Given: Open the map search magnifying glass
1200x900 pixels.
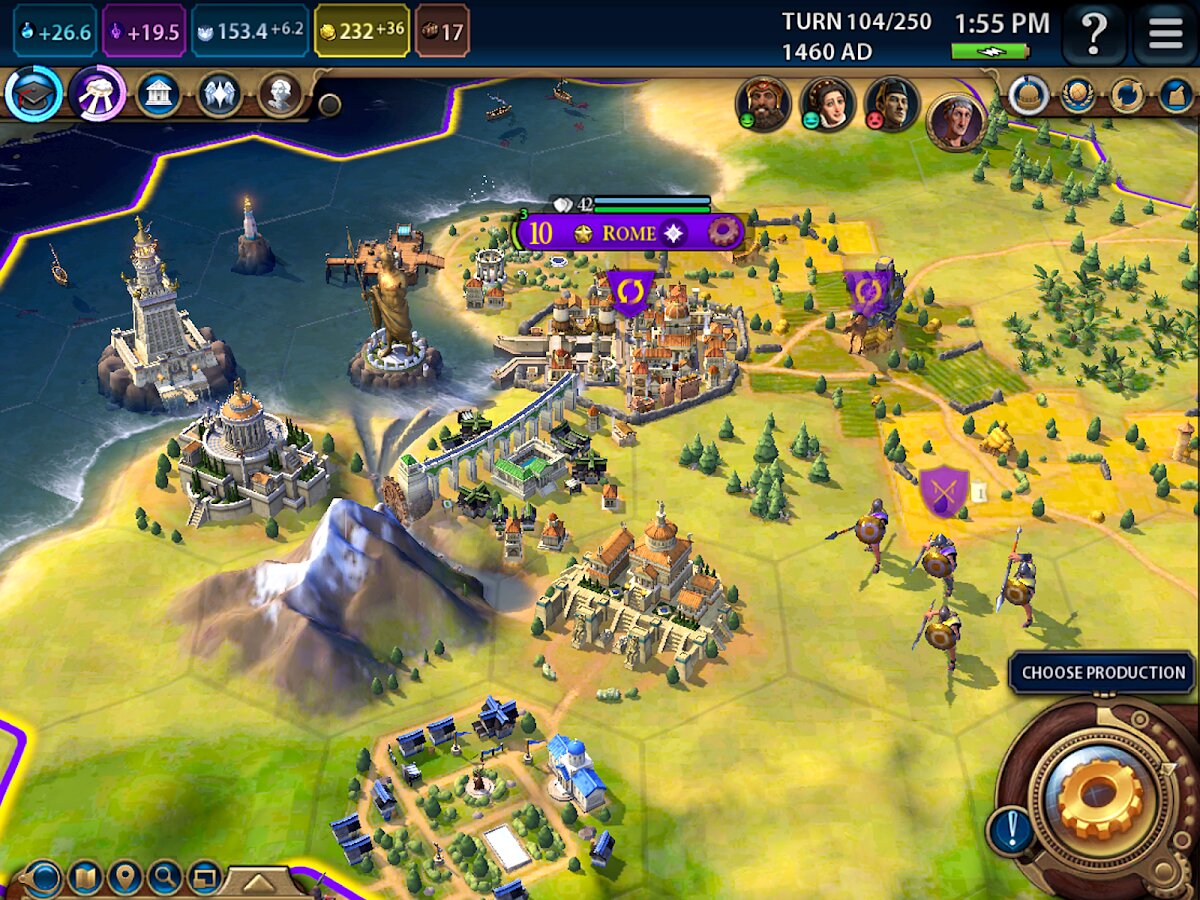Looking at the screenshot, I should (164, 878).
